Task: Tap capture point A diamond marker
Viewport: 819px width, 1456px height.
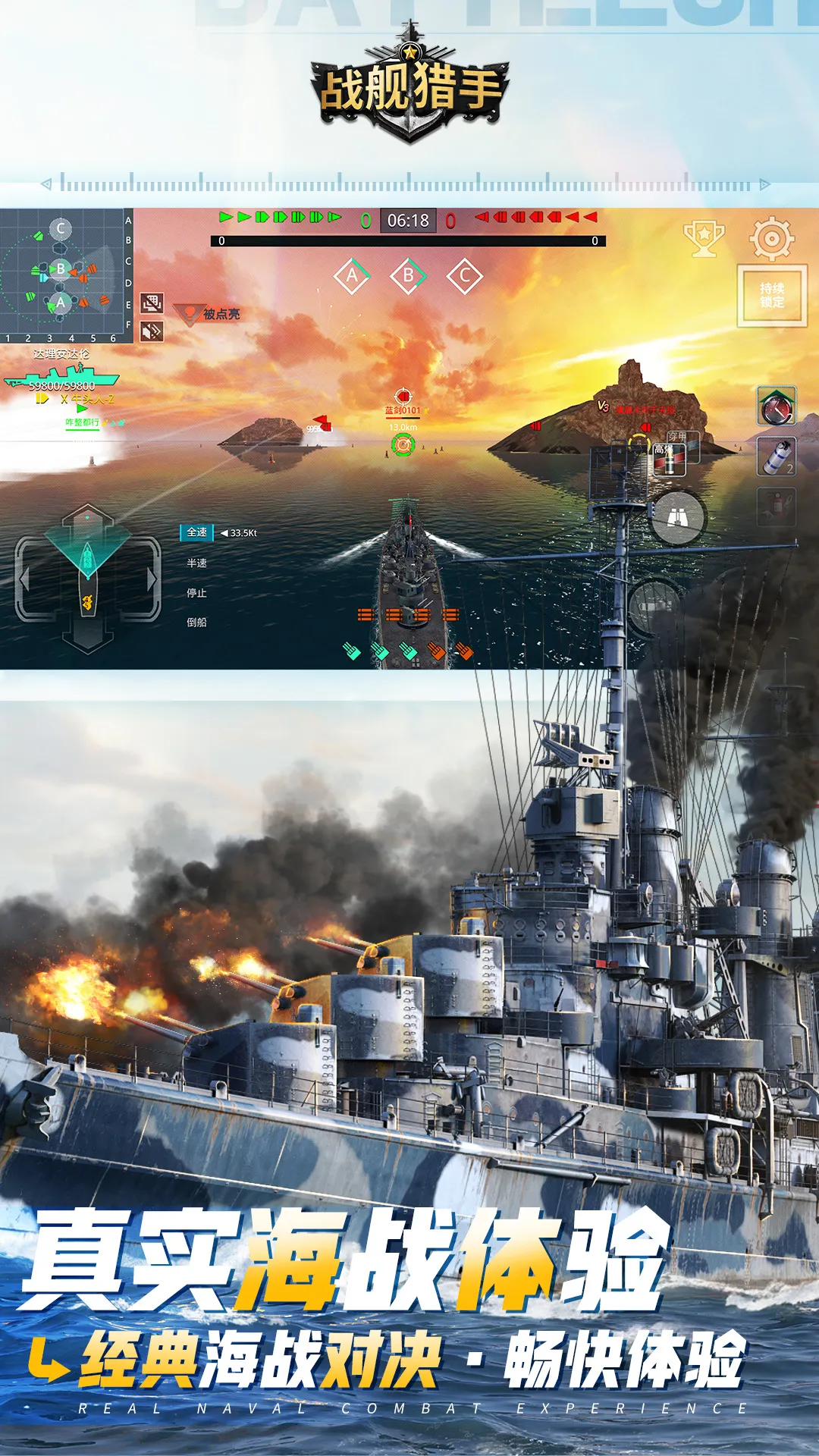Action: pos(352,277)
